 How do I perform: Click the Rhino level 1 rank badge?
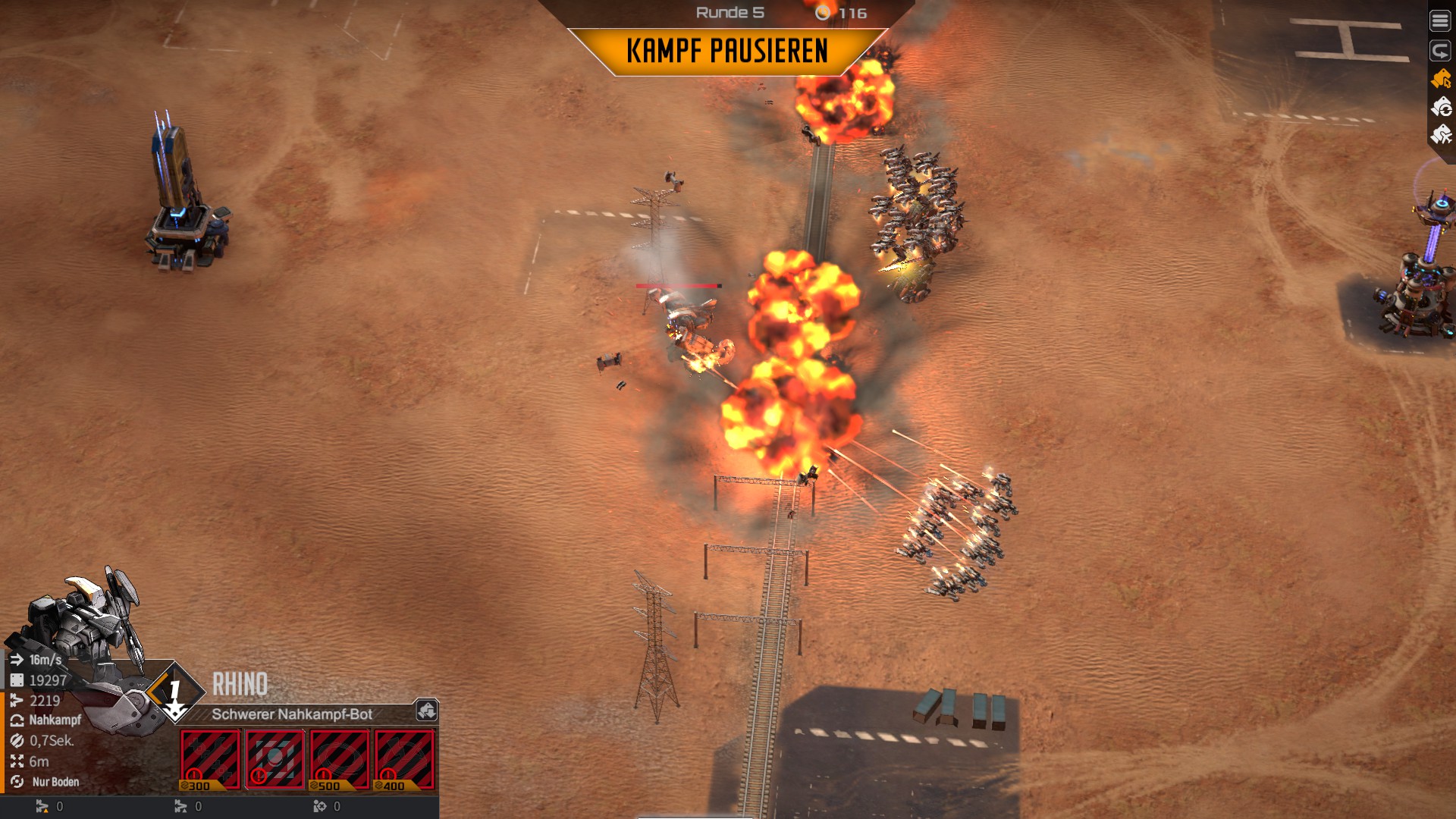175,692
